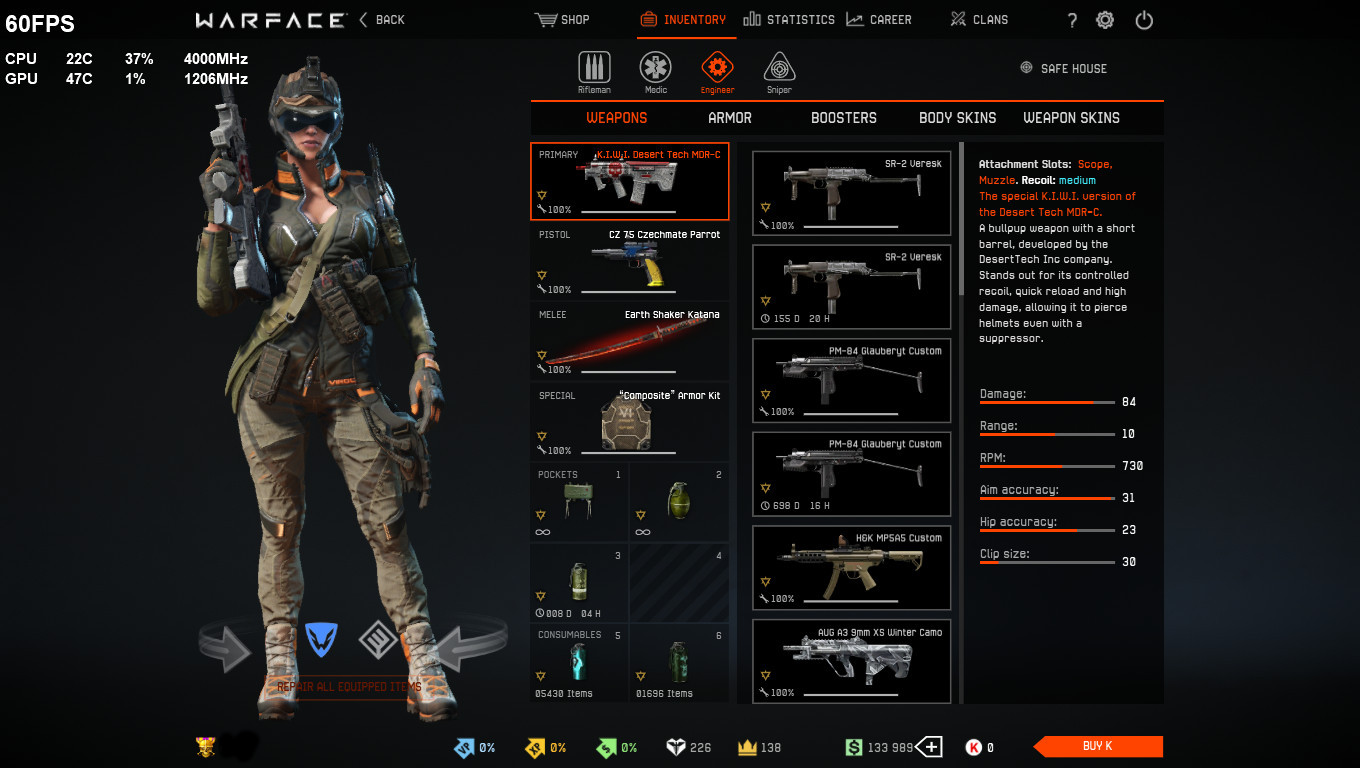Viewport: 1360px width, 768px height.
Task: Open the Career menu
Action: point(878,20)
